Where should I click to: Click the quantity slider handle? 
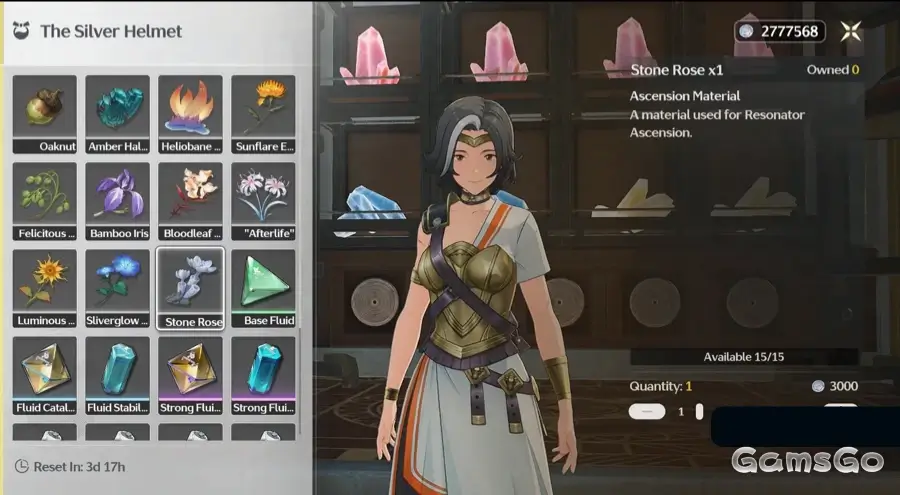coord(699,412)
